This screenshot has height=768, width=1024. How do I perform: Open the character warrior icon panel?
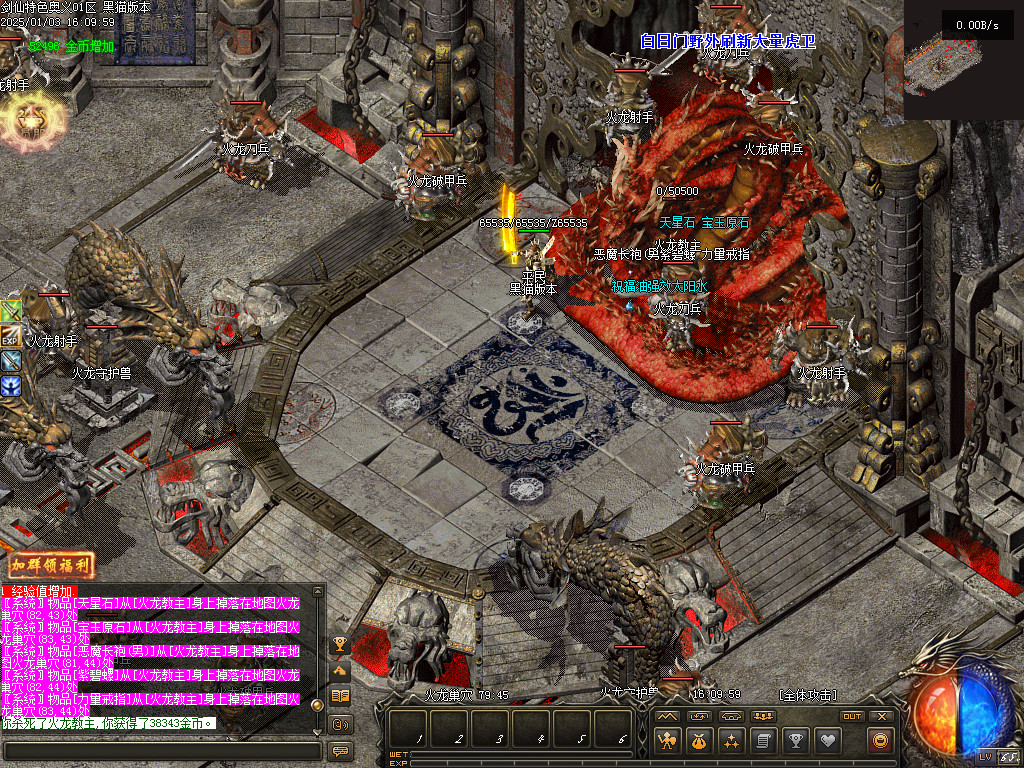(666, 741)
